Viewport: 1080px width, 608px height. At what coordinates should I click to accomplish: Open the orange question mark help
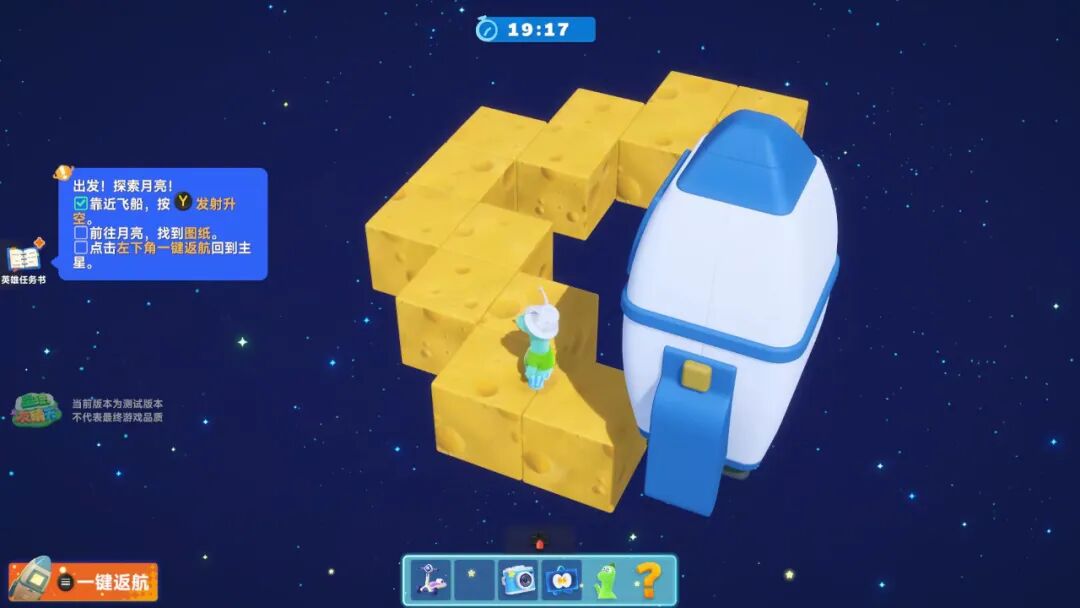click(x=648, y=581)
